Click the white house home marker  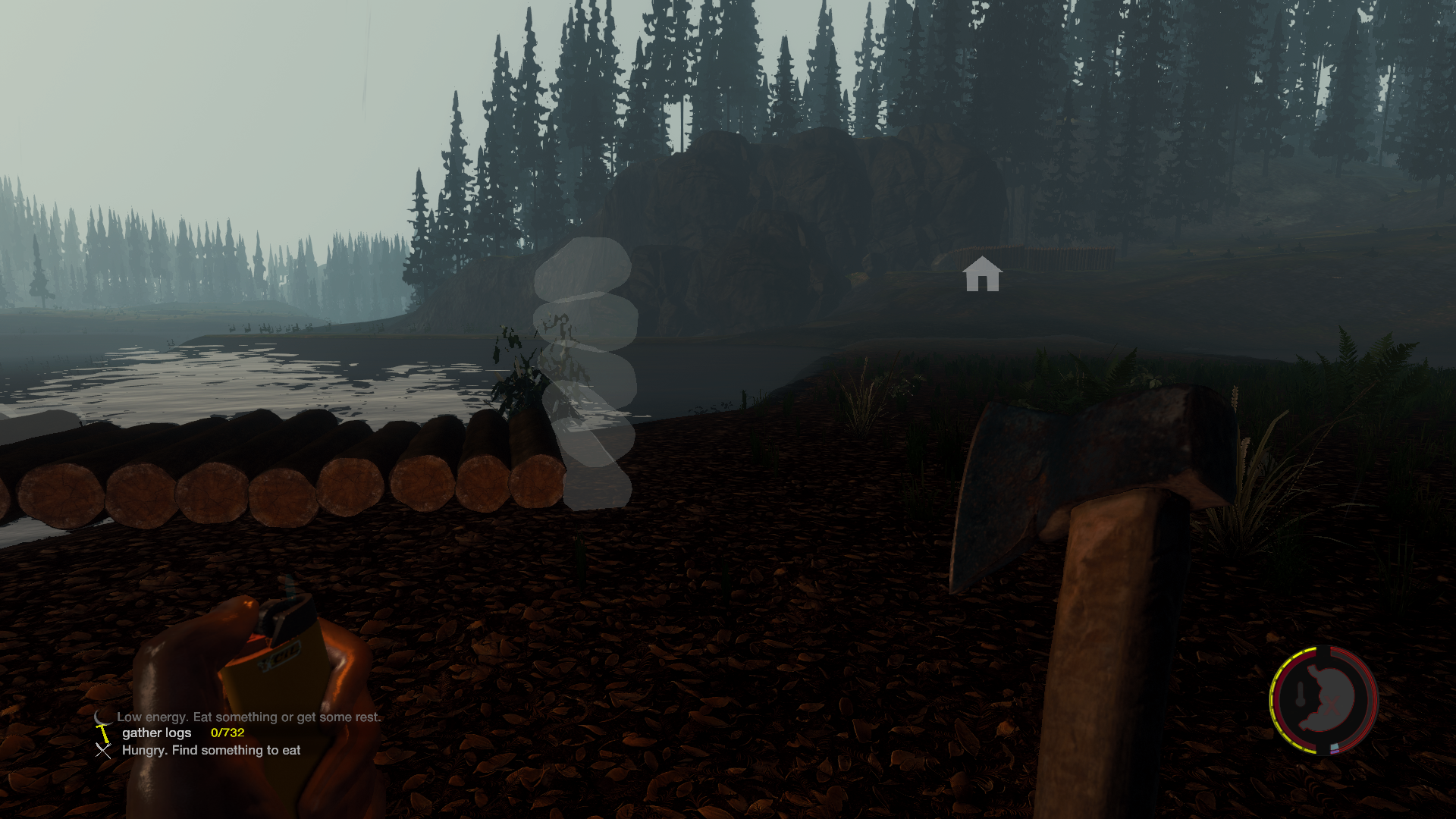[x=982, y=274]
